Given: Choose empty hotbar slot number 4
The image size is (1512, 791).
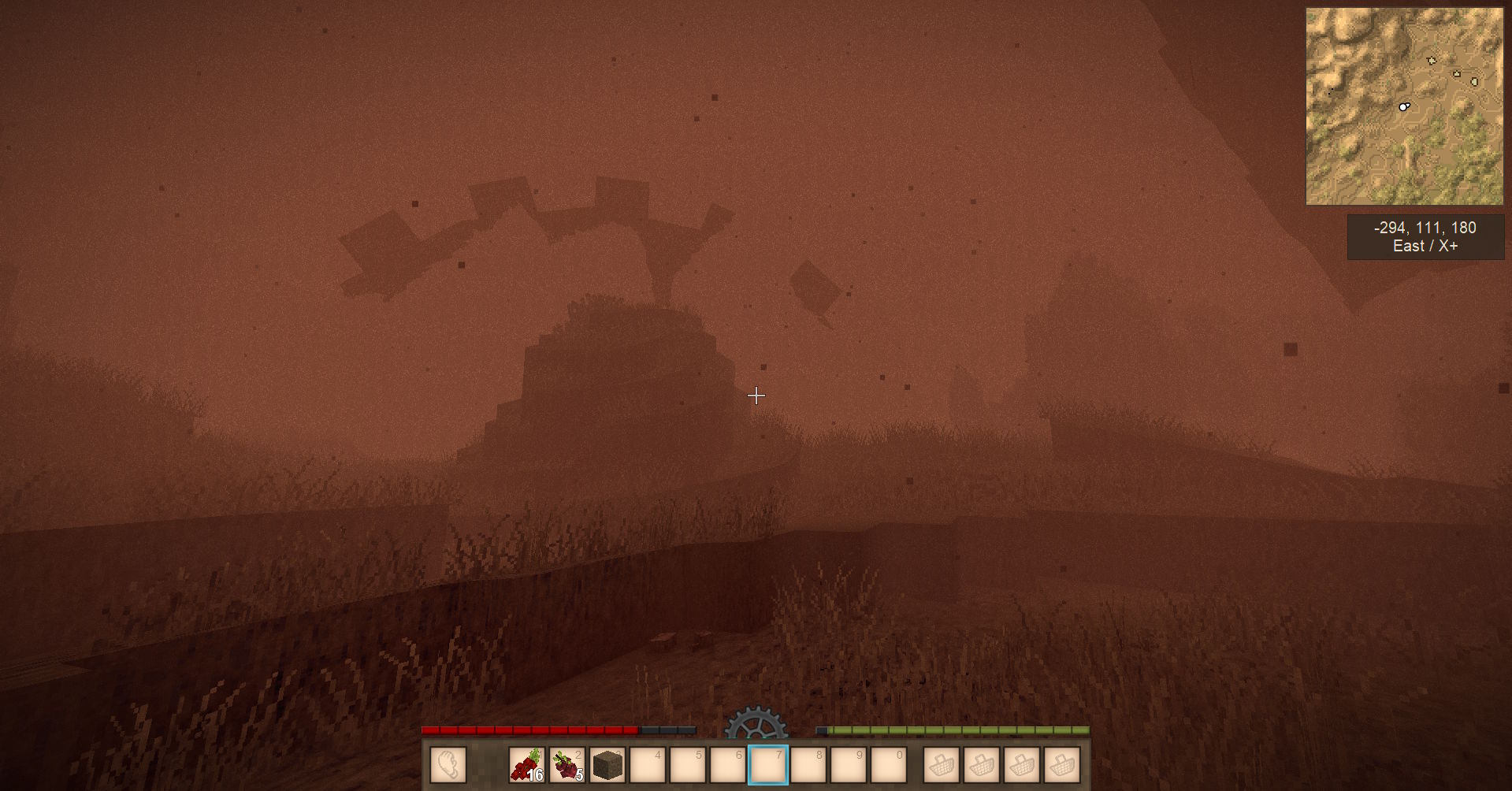Looking at the screenshot, I should click(648, 765).
